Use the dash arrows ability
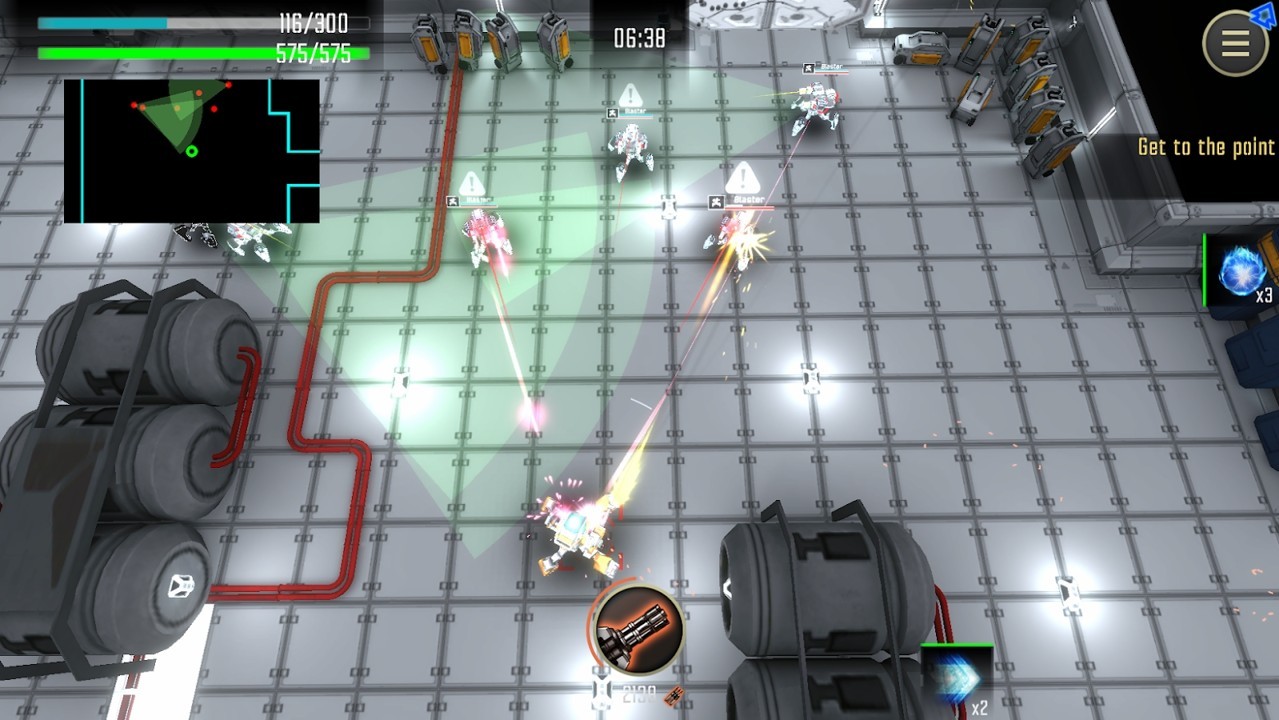This screenshot has height=720, width=1279. (955, 677)
